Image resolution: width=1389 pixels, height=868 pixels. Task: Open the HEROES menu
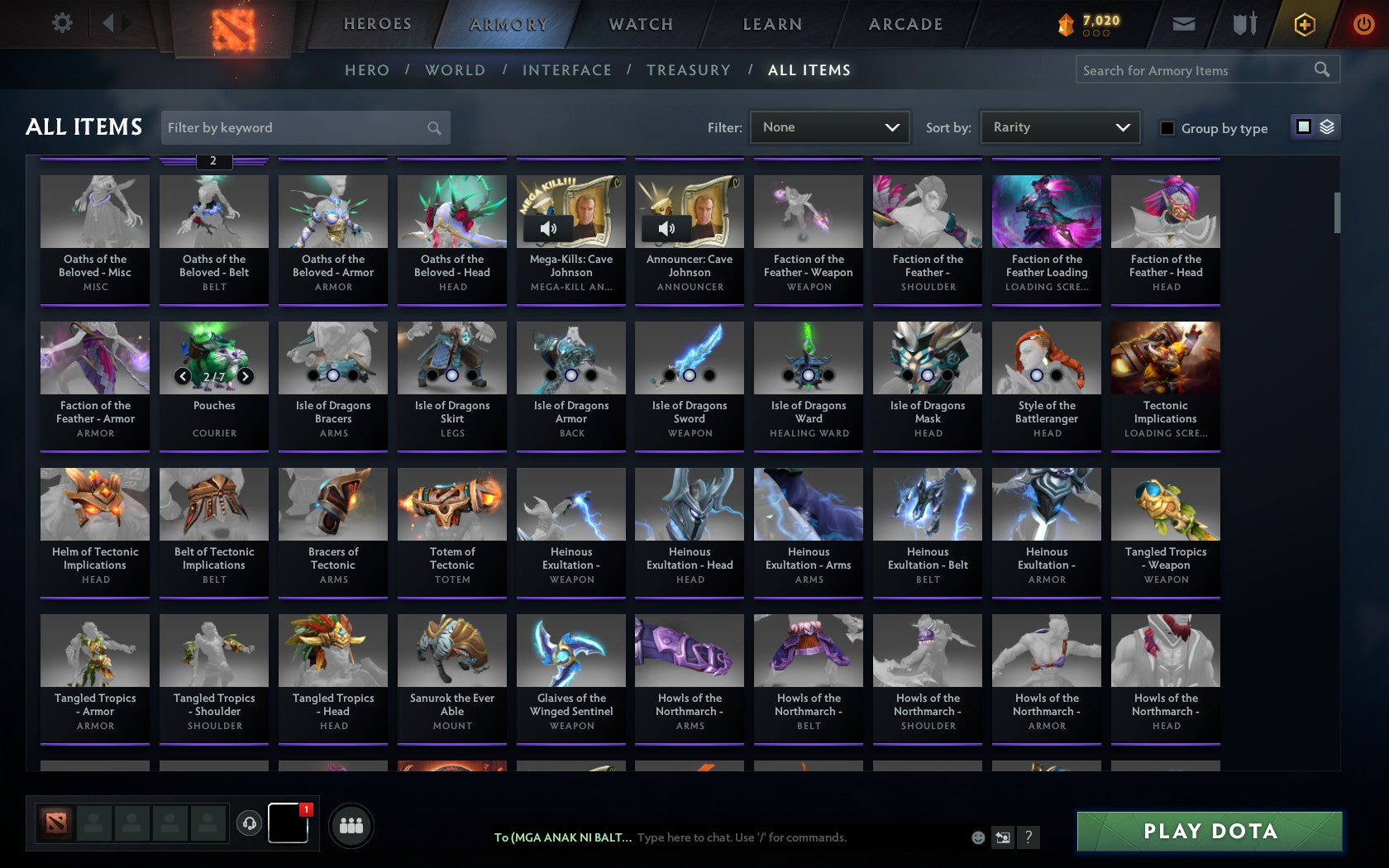[377, 24]
